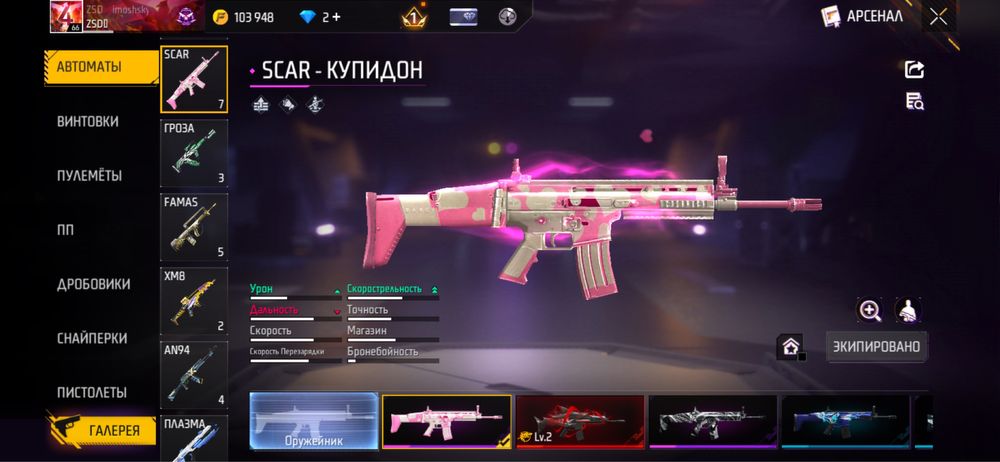Select the FAMAS weapon entry

[x=194, y=227]
